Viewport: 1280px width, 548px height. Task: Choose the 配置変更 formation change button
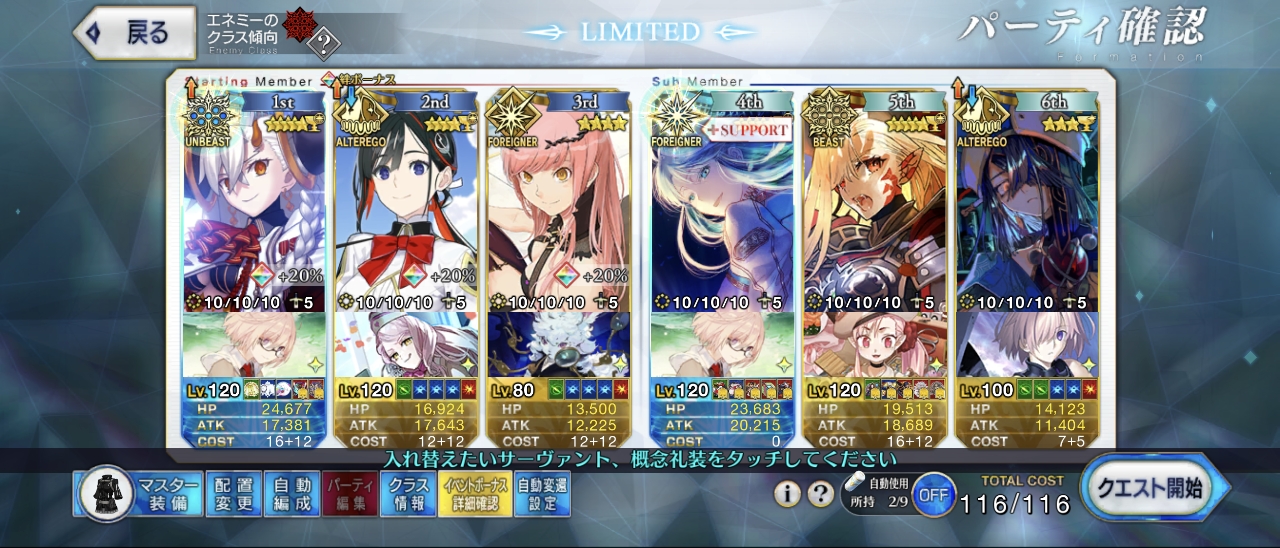pos(234,494)
